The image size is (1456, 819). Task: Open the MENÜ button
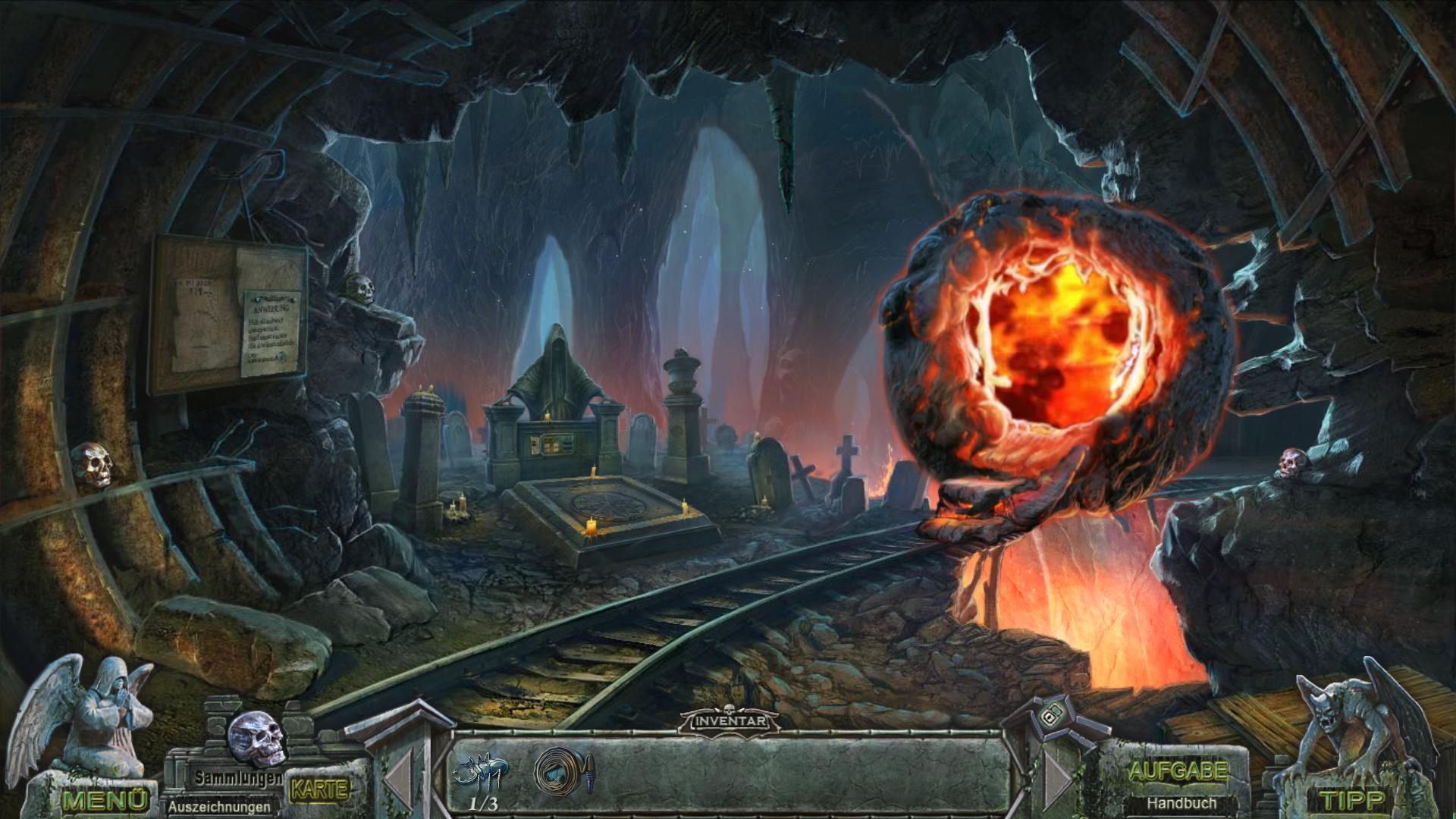click(x=105, y=799)
